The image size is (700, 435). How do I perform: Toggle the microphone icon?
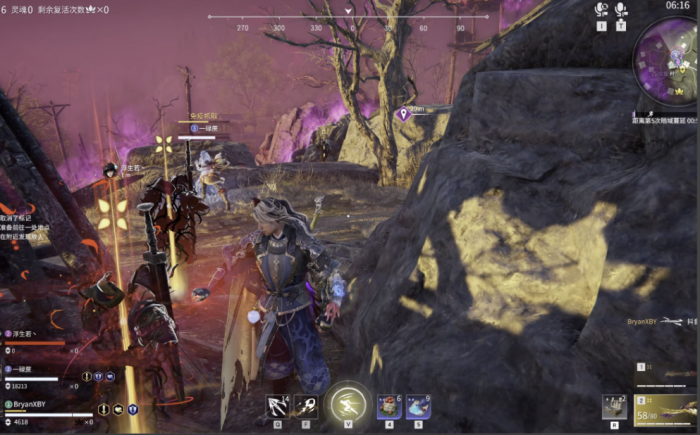[621, 10]
